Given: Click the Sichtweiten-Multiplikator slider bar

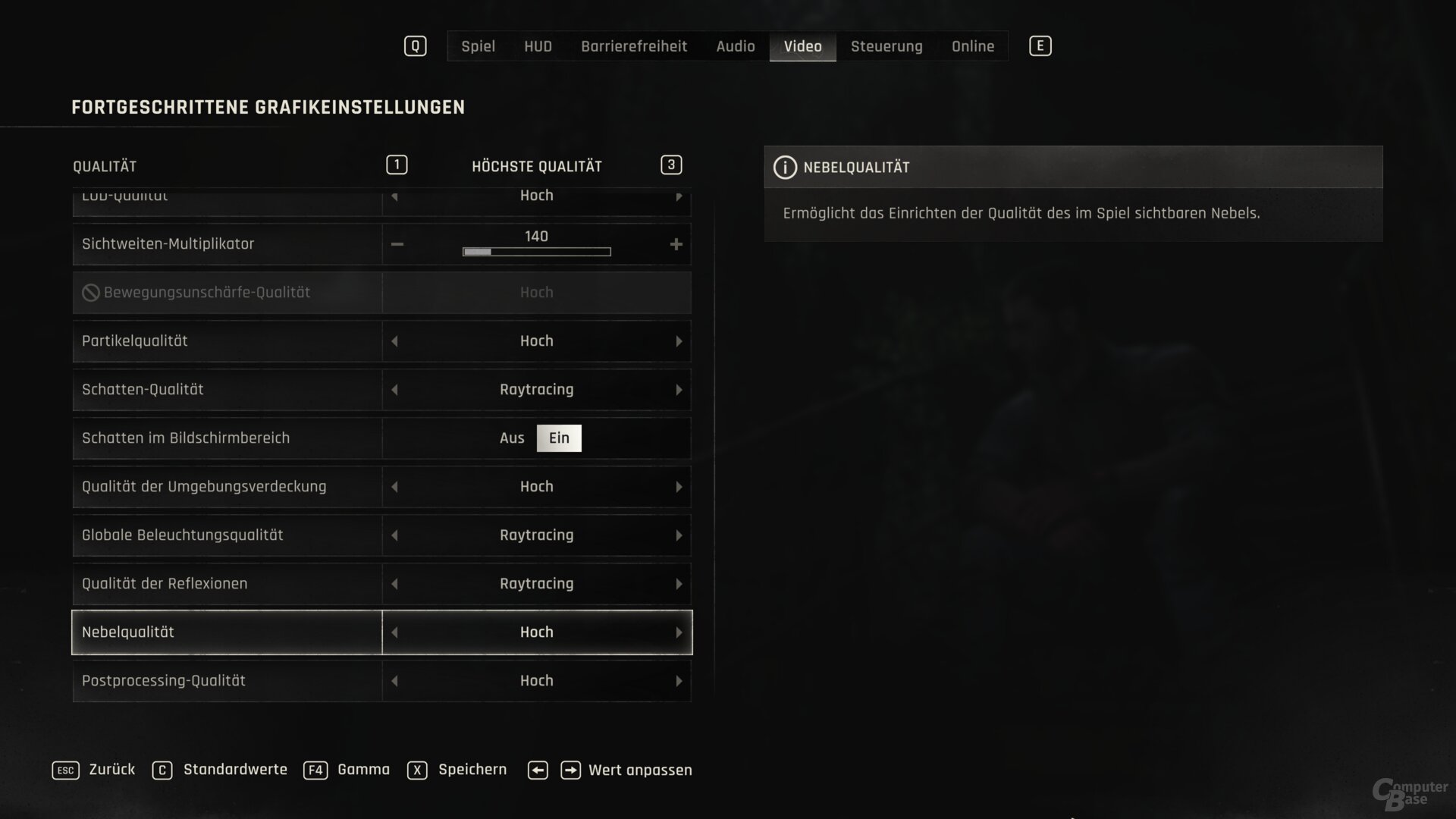Looking at the screenshot, I should pos(536,252).
